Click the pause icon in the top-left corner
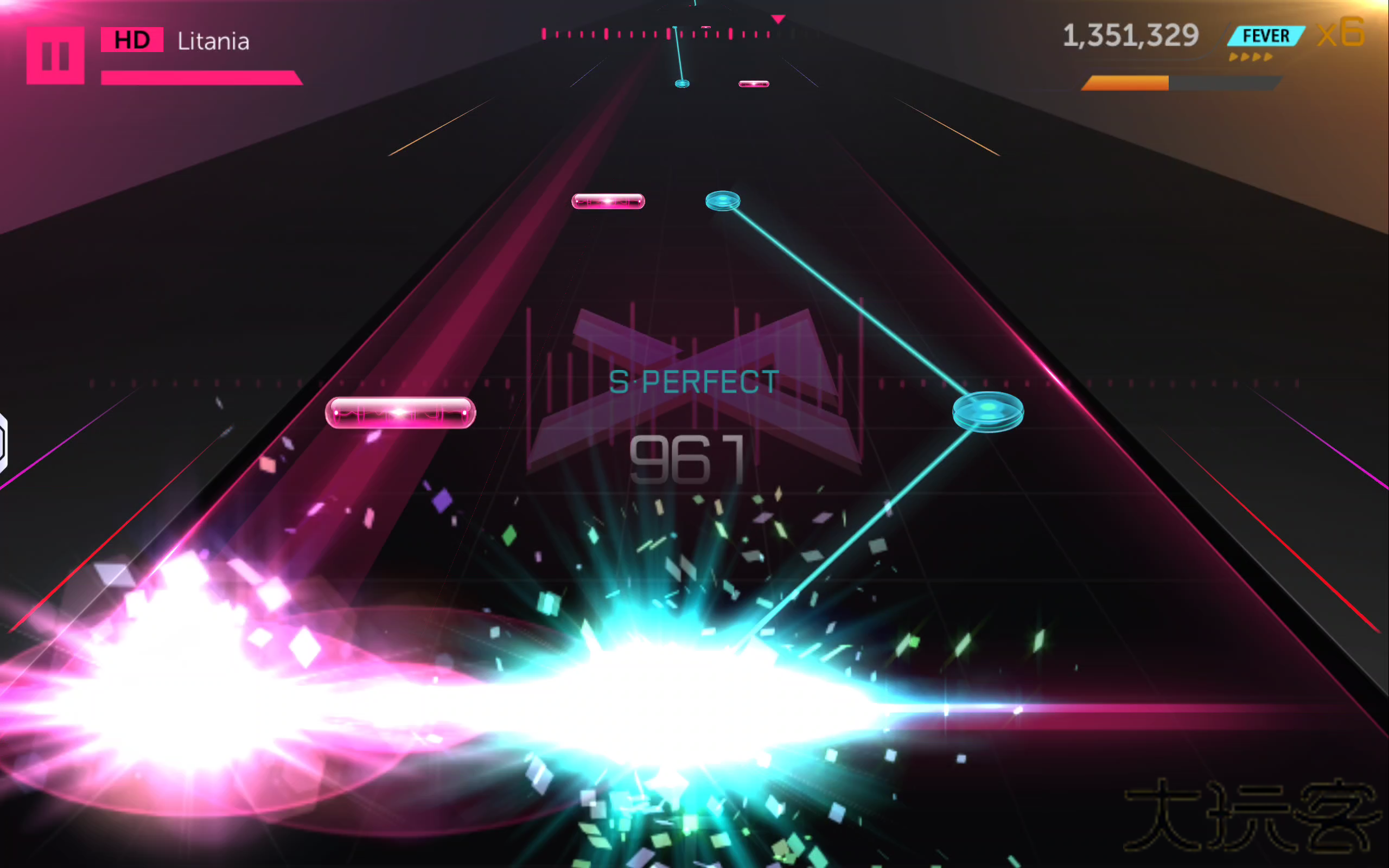 56,56
